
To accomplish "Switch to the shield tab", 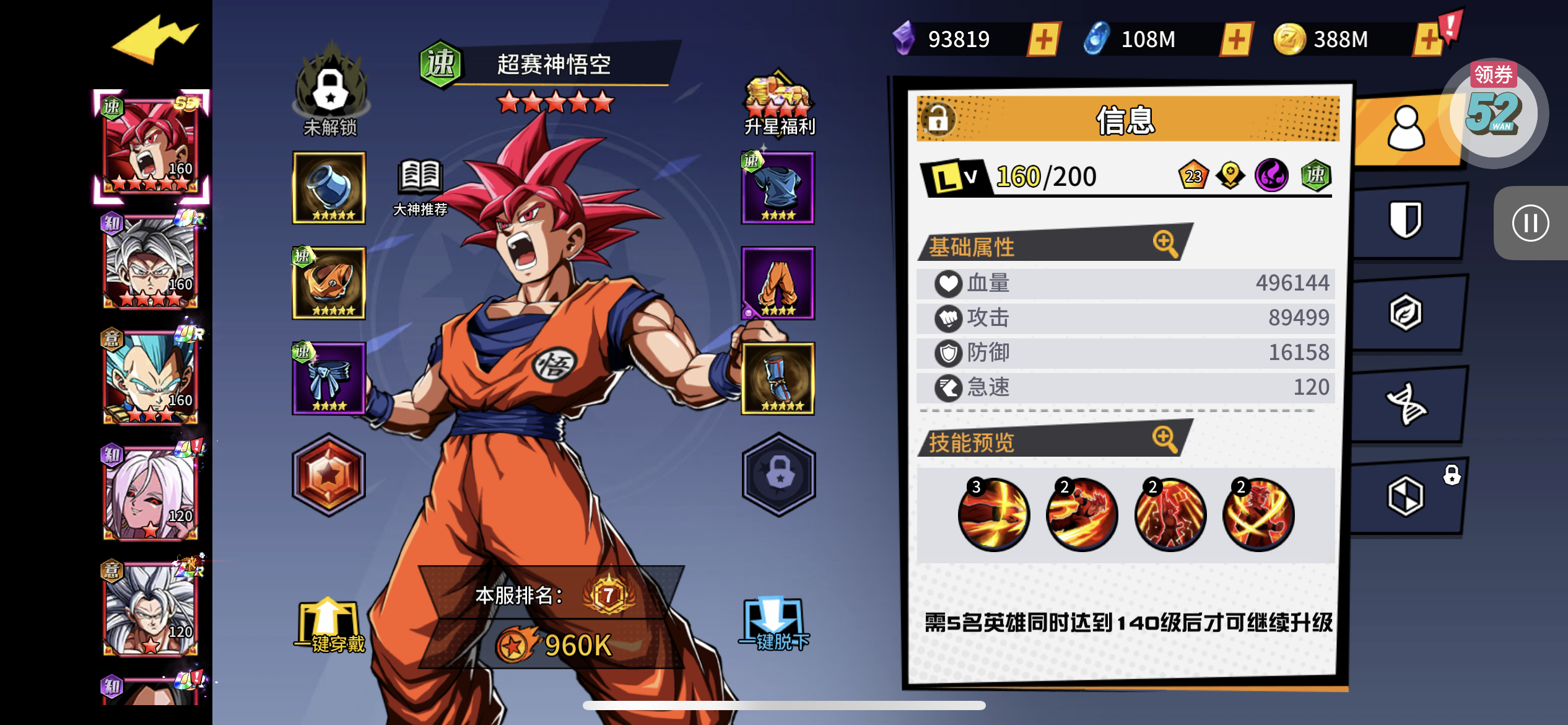I will 1406,219.
